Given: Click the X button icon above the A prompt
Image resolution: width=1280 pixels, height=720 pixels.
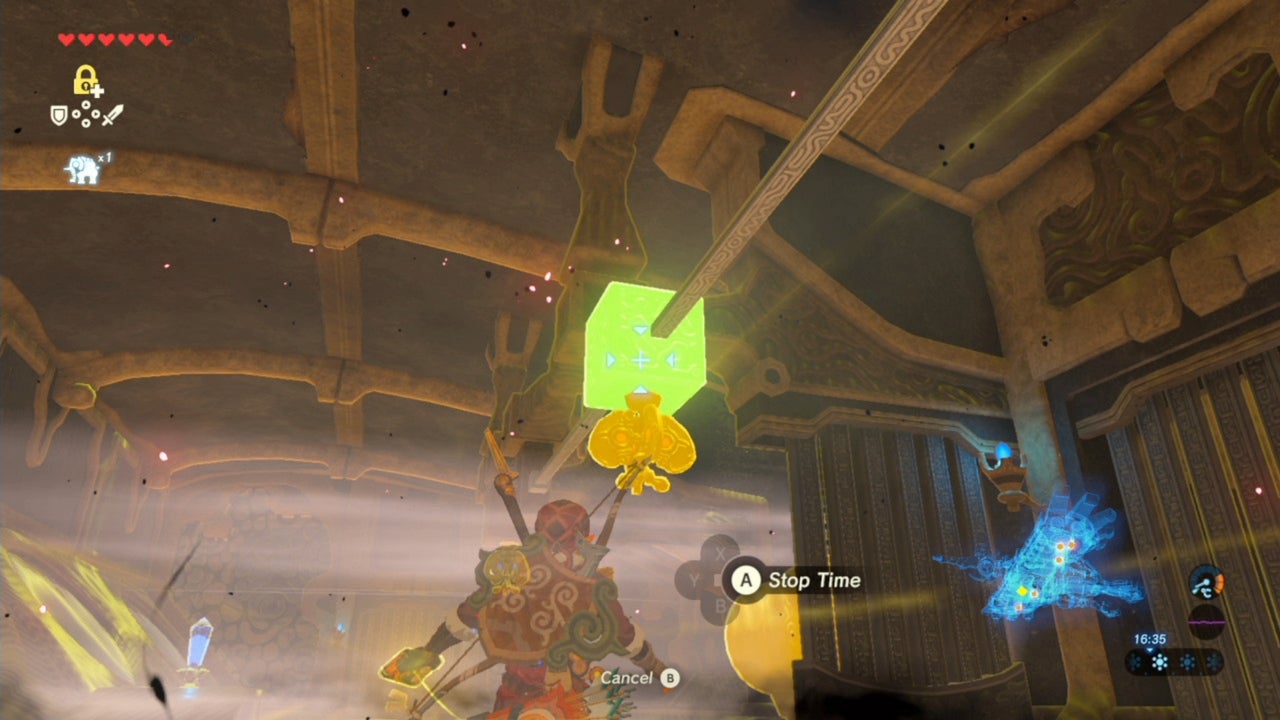Looking at the screenshot, I should coord(720,552).
